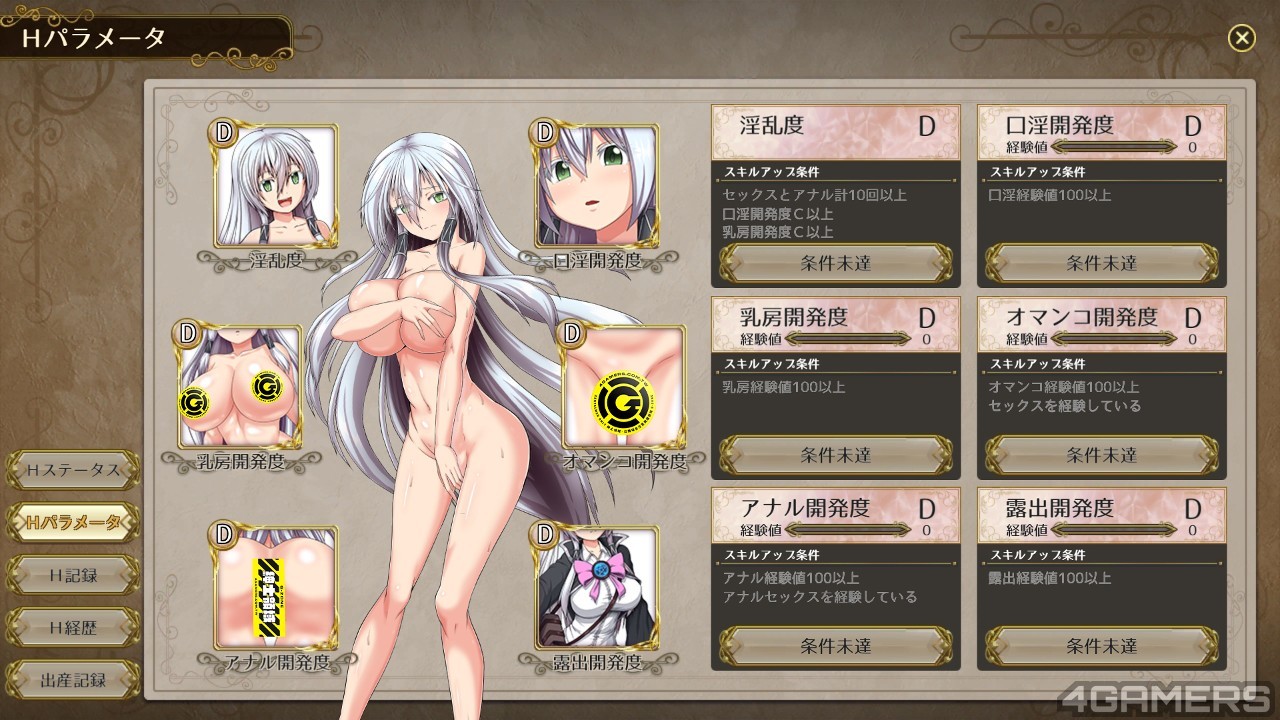Open the H記録 tab
This screenshot has width=1280, height=720.
coord(73,575)
